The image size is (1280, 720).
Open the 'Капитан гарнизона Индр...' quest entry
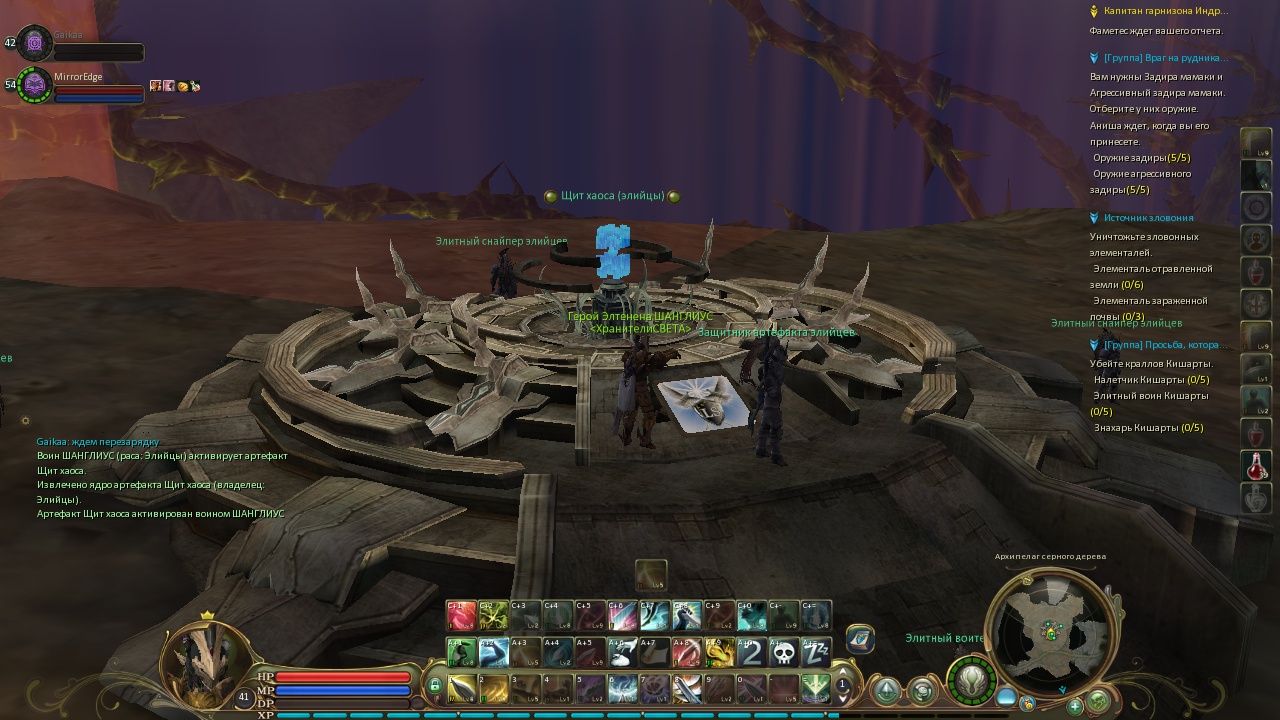click(1165, 11)
